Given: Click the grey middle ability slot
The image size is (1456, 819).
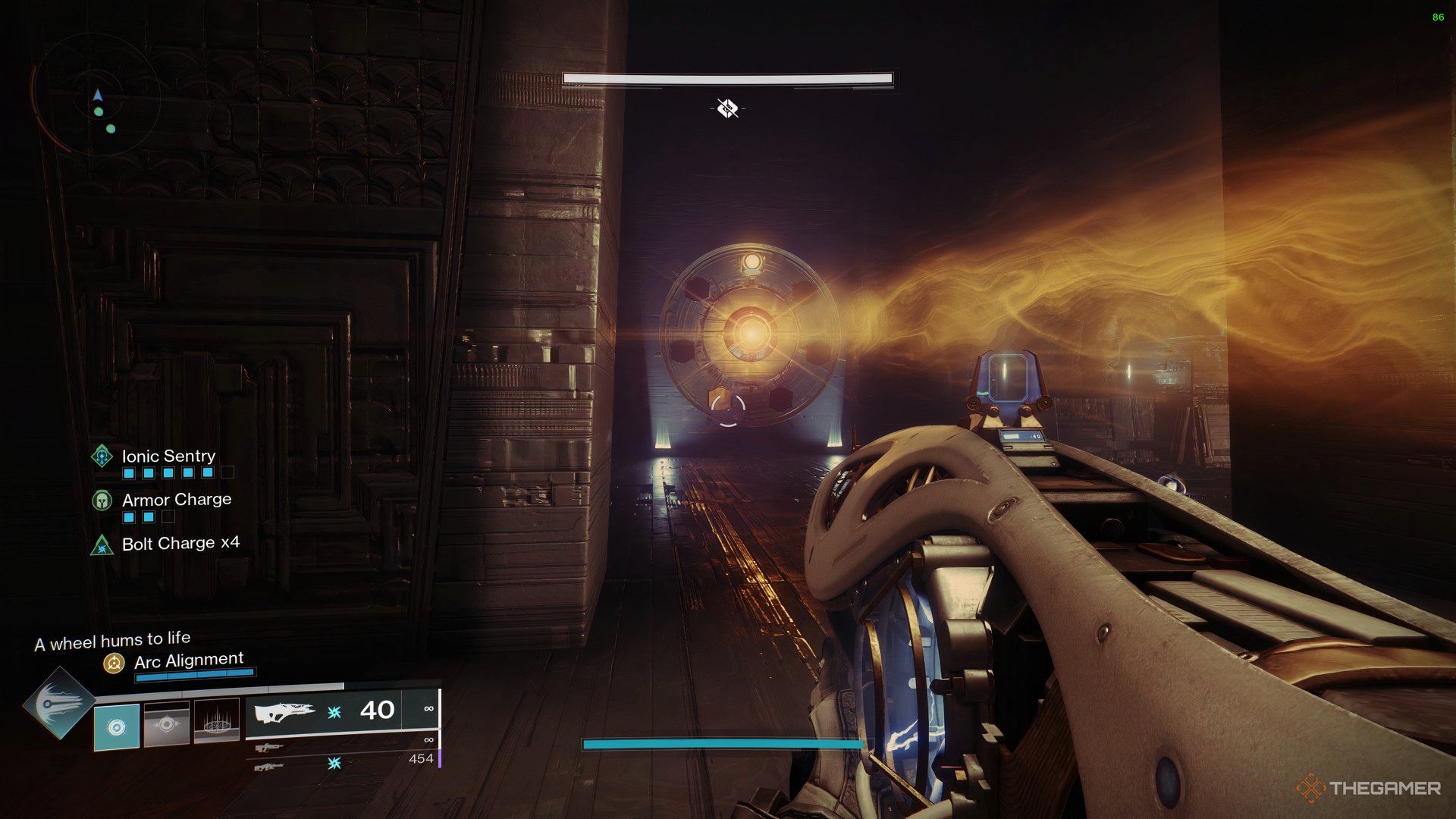Looking at the screenshot, I should [x=167, y=724].
